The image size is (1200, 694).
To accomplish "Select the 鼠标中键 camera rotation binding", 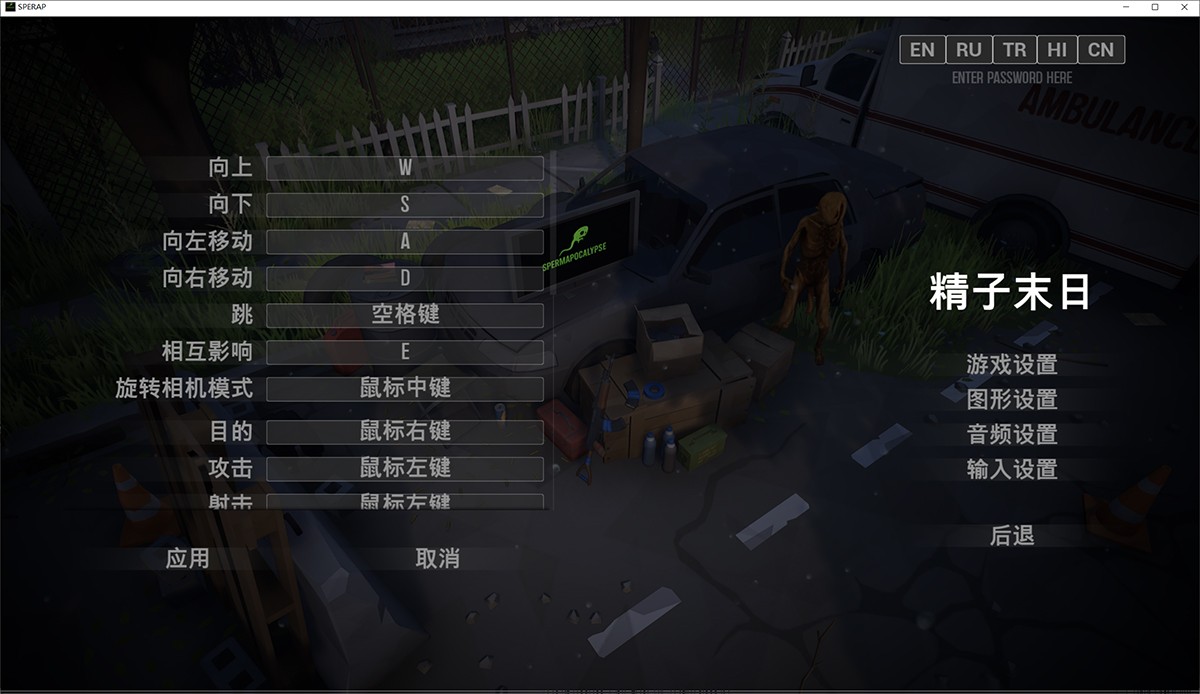I will click(x=405, y=389).
